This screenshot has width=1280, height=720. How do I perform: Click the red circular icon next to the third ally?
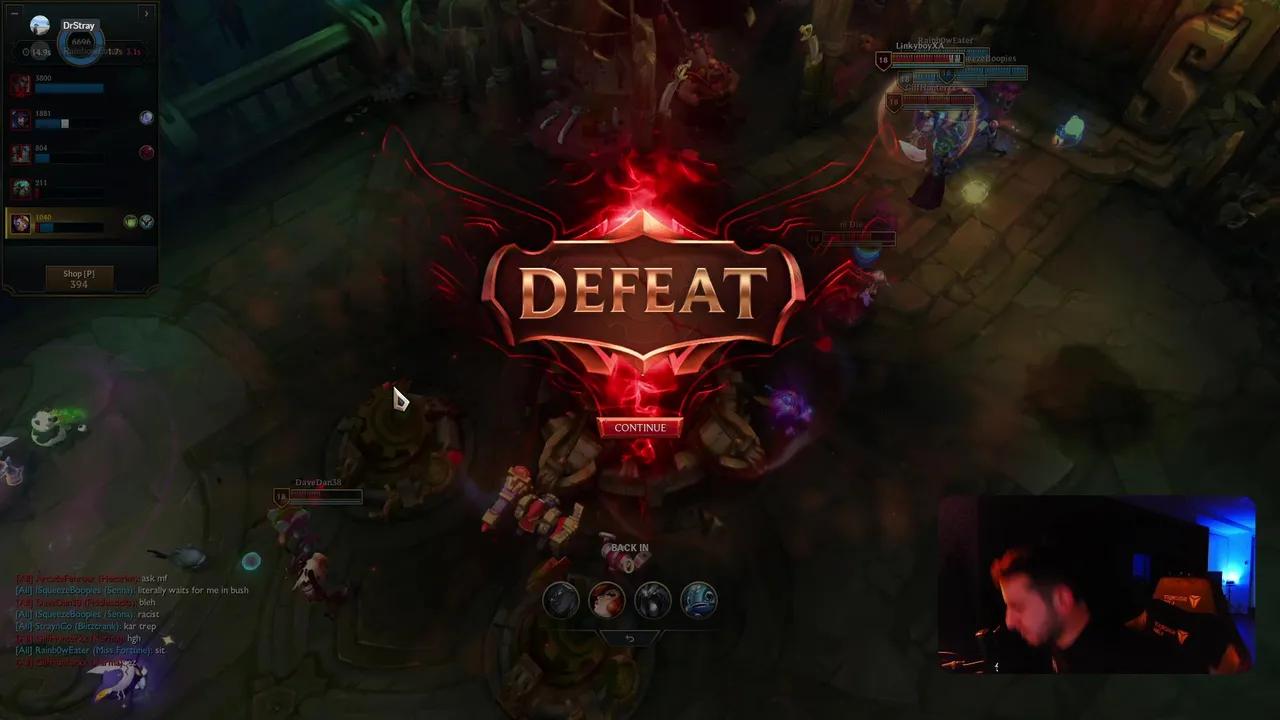point(146,151)
